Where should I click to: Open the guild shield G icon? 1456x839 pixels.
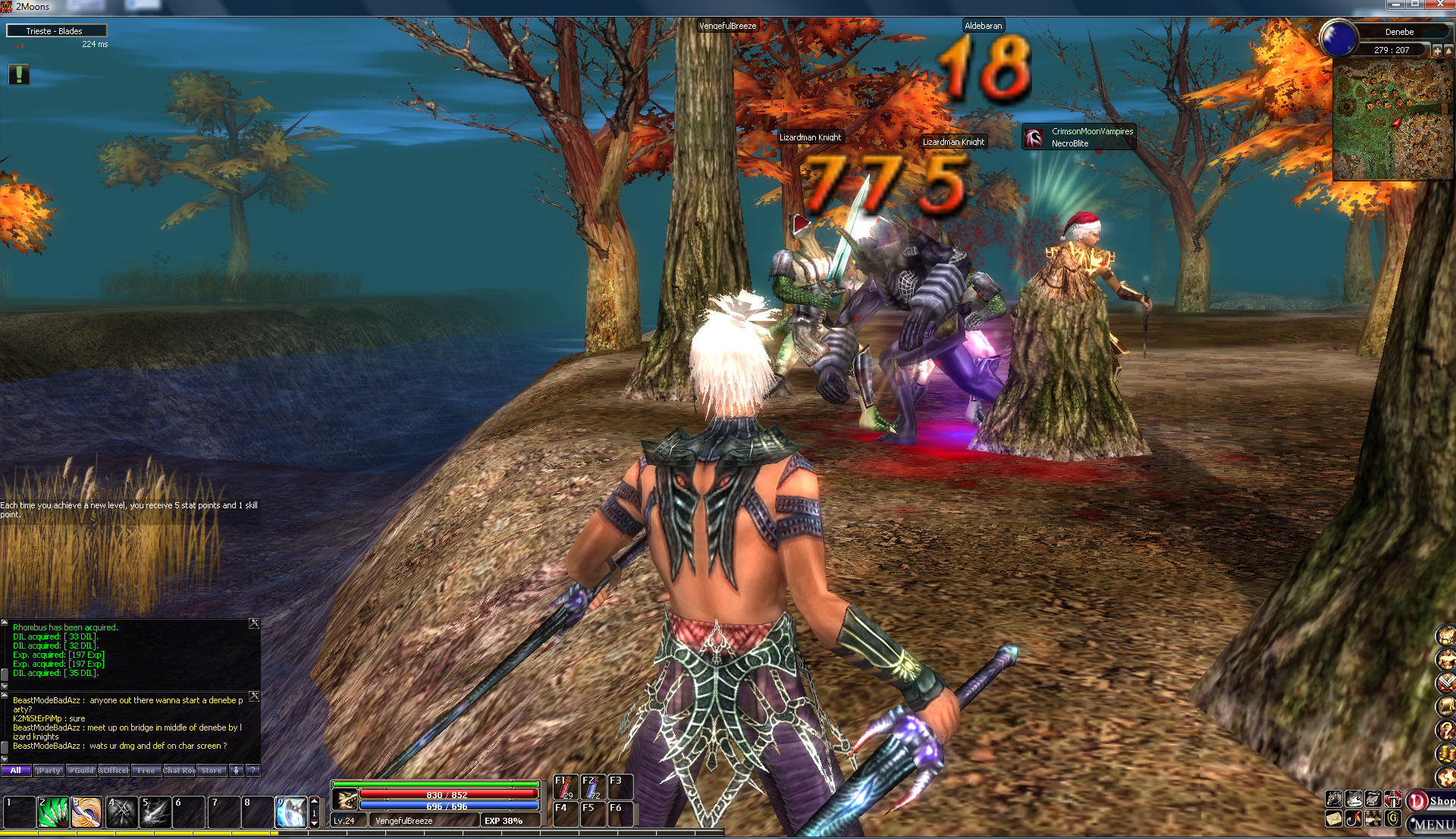[x=1393, y=819]
